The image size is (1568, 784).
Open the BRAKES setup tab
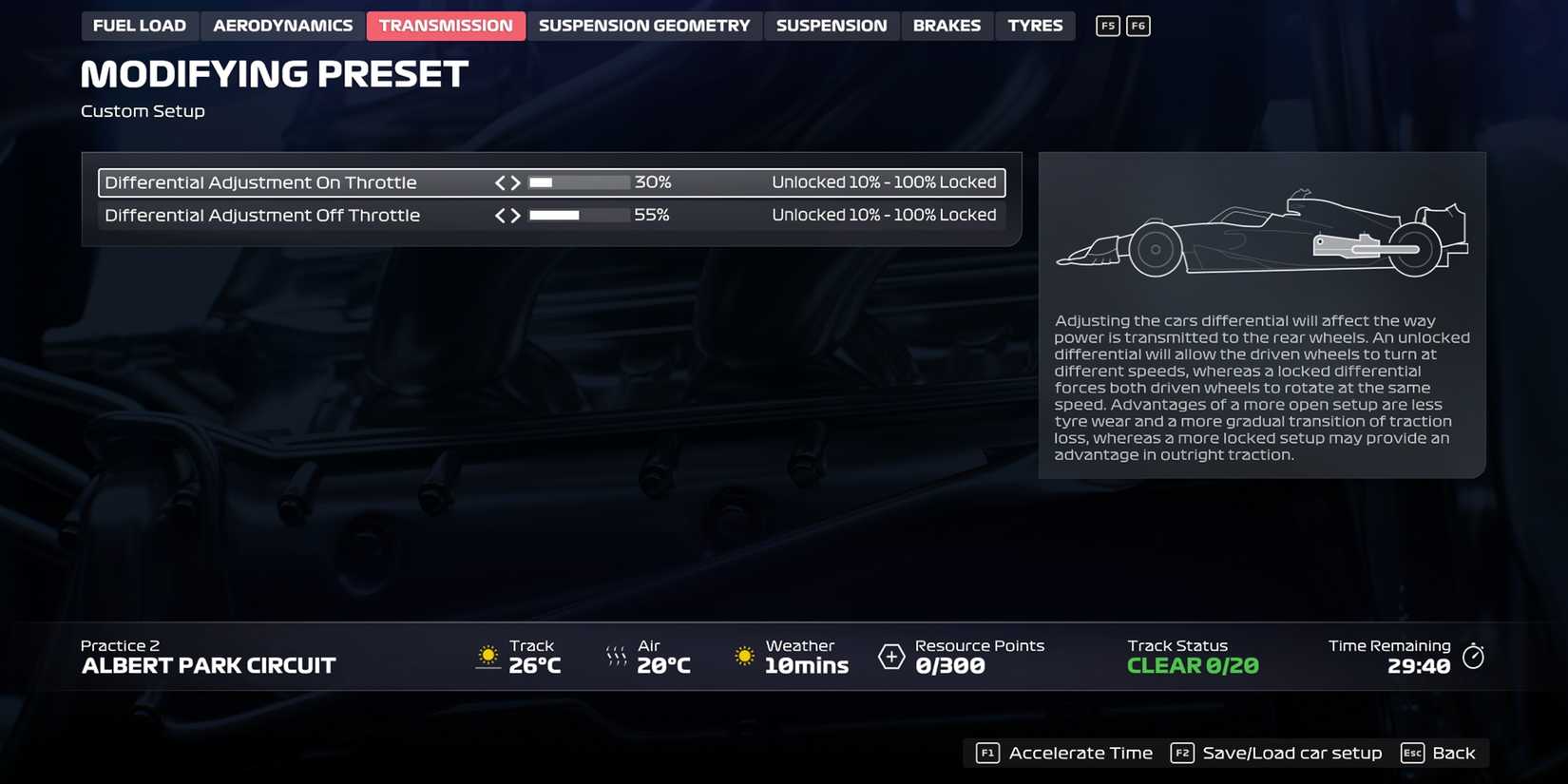pos(947,26)
